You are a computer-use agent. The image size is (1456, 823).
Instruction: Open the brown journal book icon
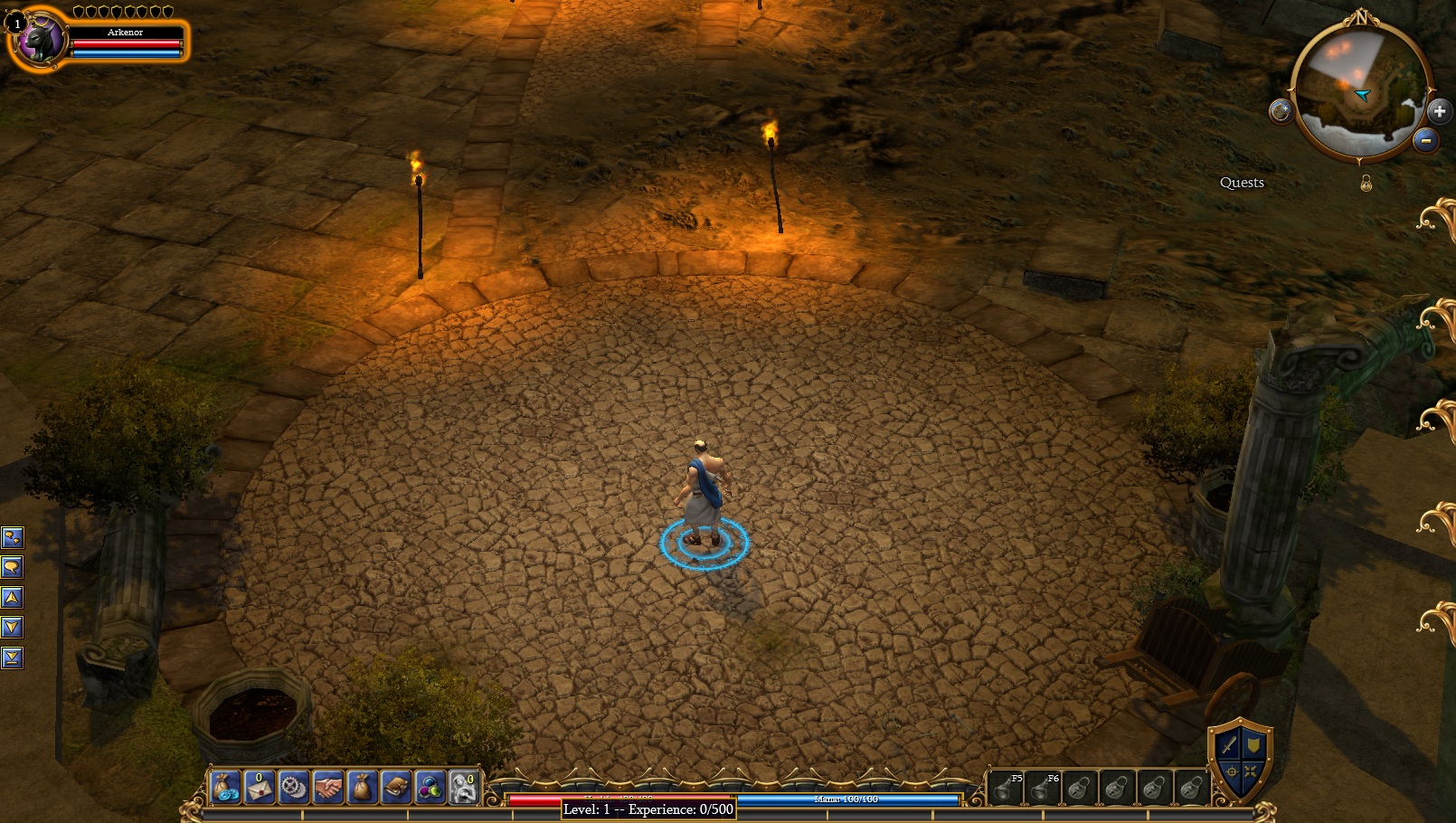coord(396,787)
